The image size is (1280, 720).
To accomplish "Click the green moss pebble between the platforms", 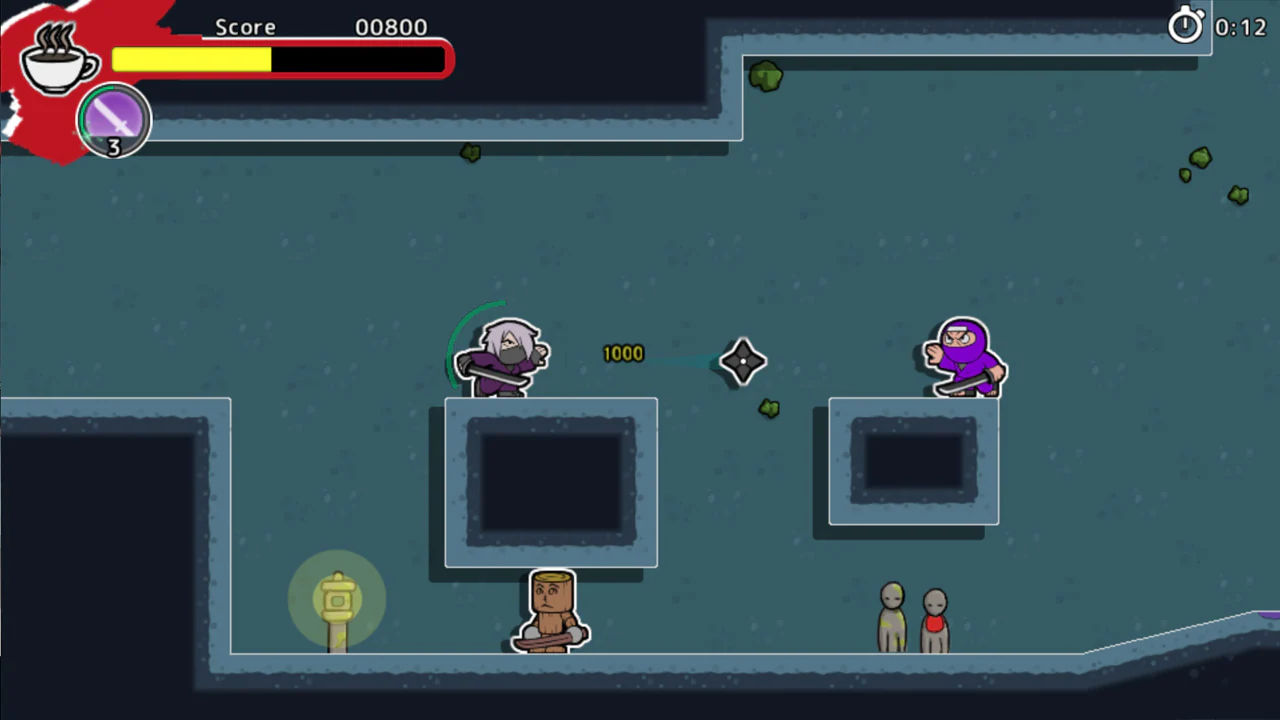I will point(768,408).
